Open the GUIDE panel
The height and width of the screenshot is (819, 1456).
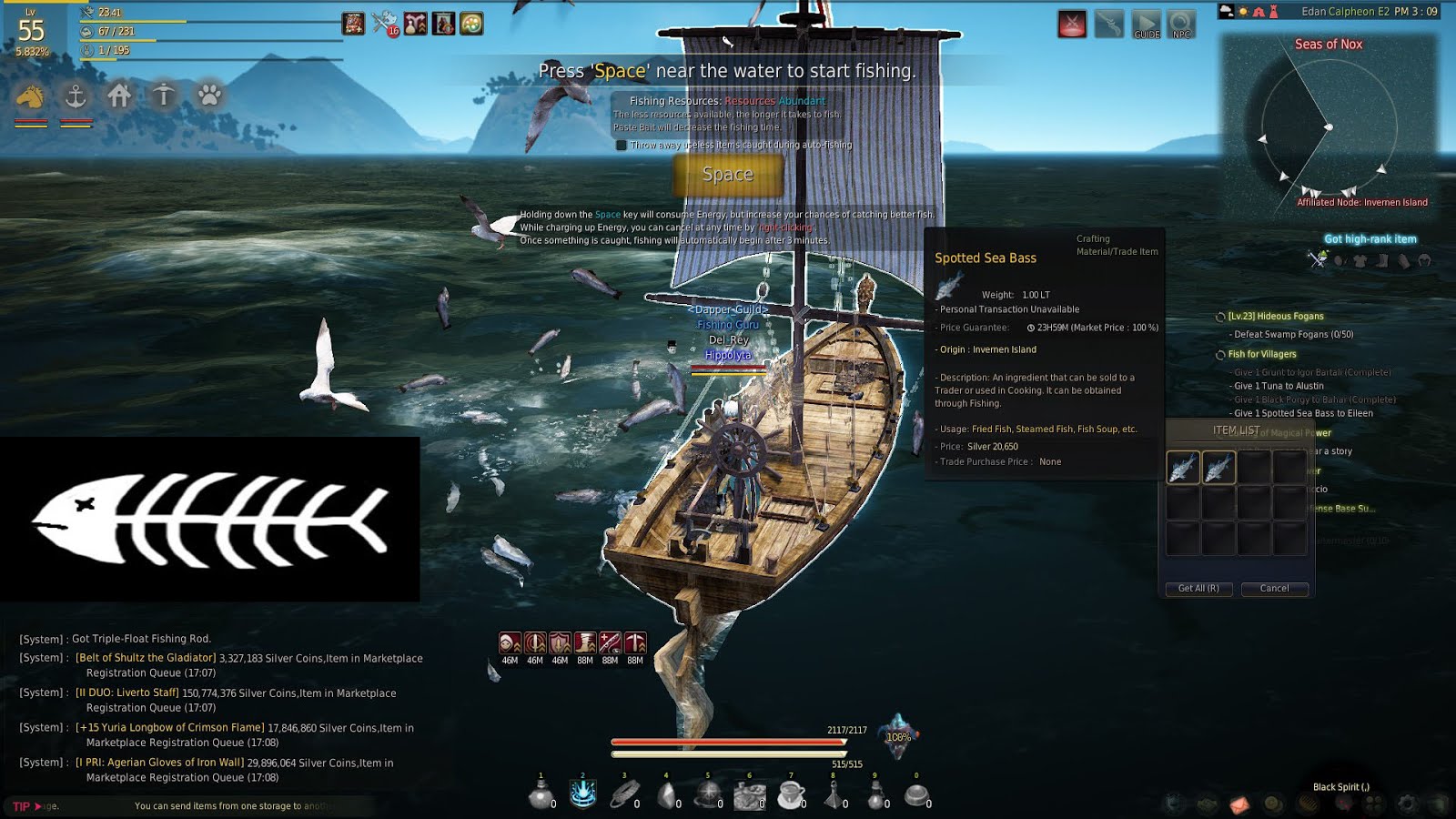pyautogui.click(x=1146, y=25)
